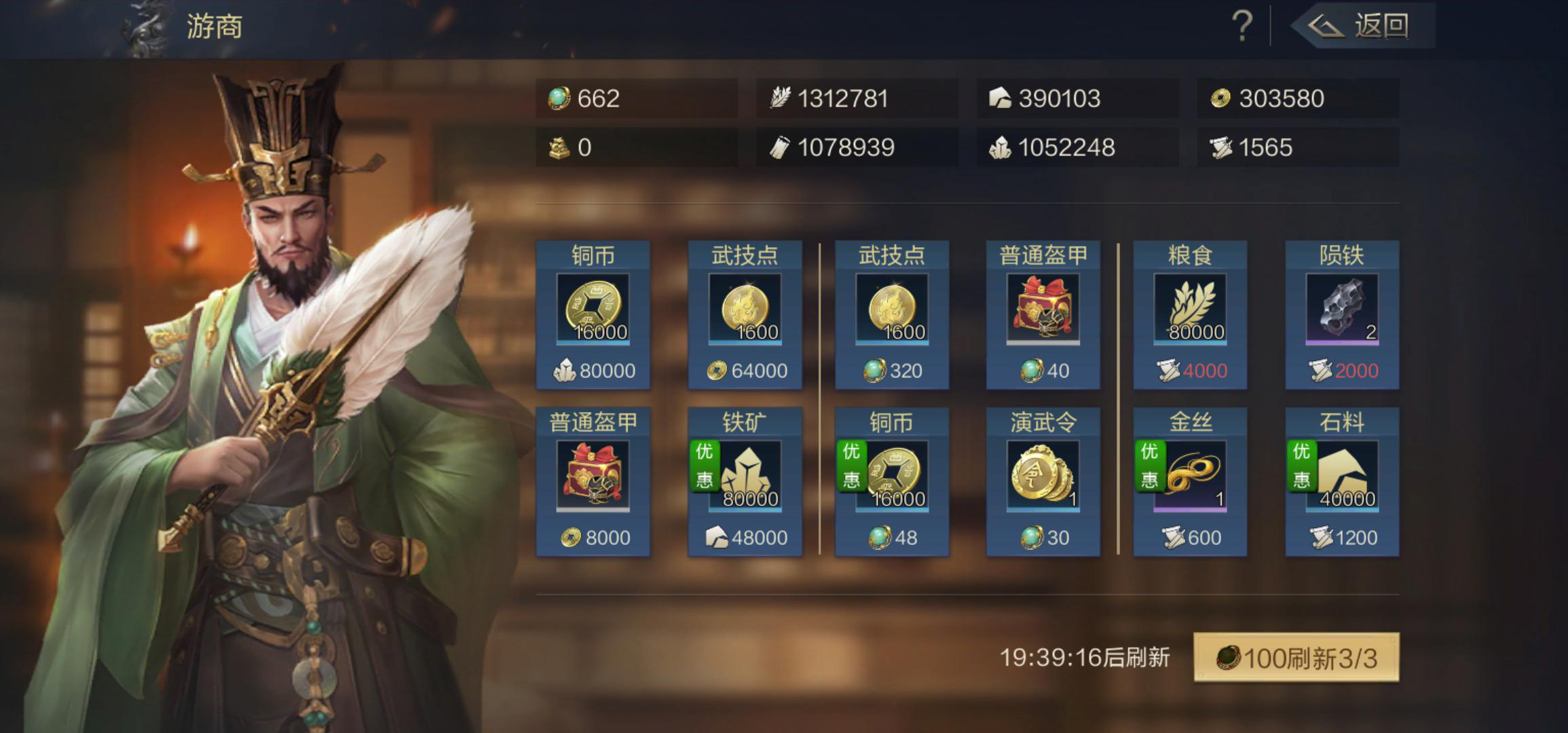Click the 返回 back button

(x=1364, y=27)
